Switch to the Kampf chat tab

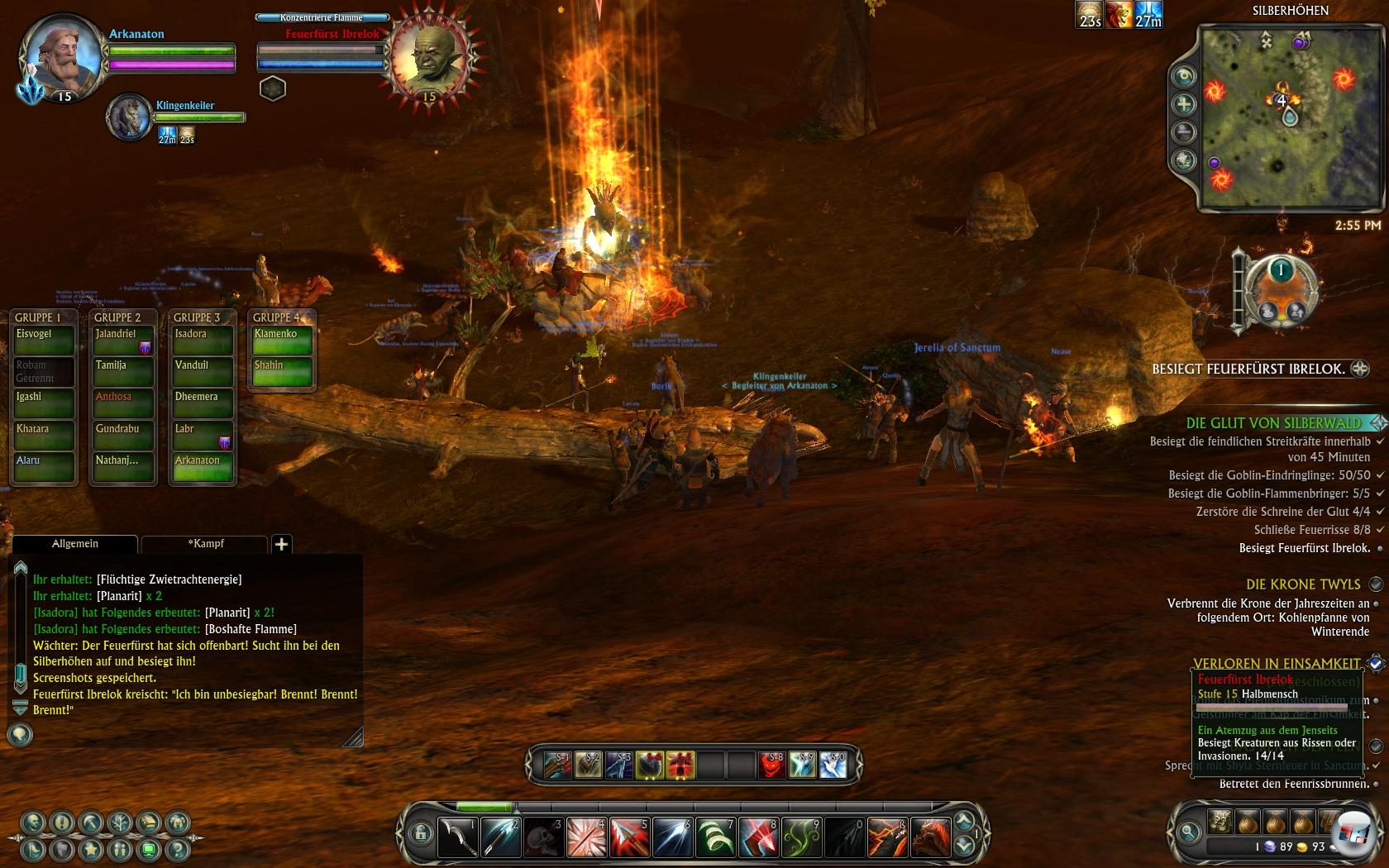[x=205, y=544]
